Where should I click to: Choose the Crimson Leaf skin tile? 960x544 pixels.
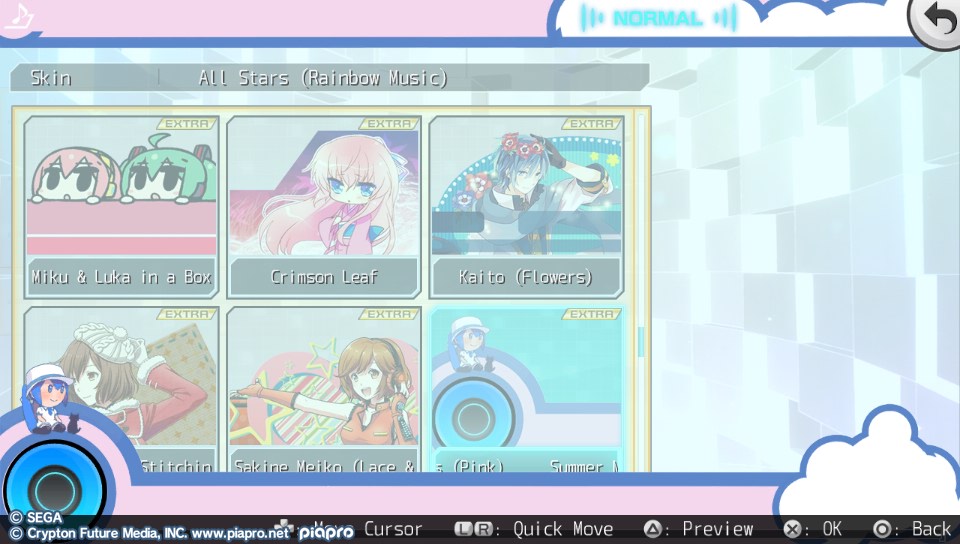[323, 207]
